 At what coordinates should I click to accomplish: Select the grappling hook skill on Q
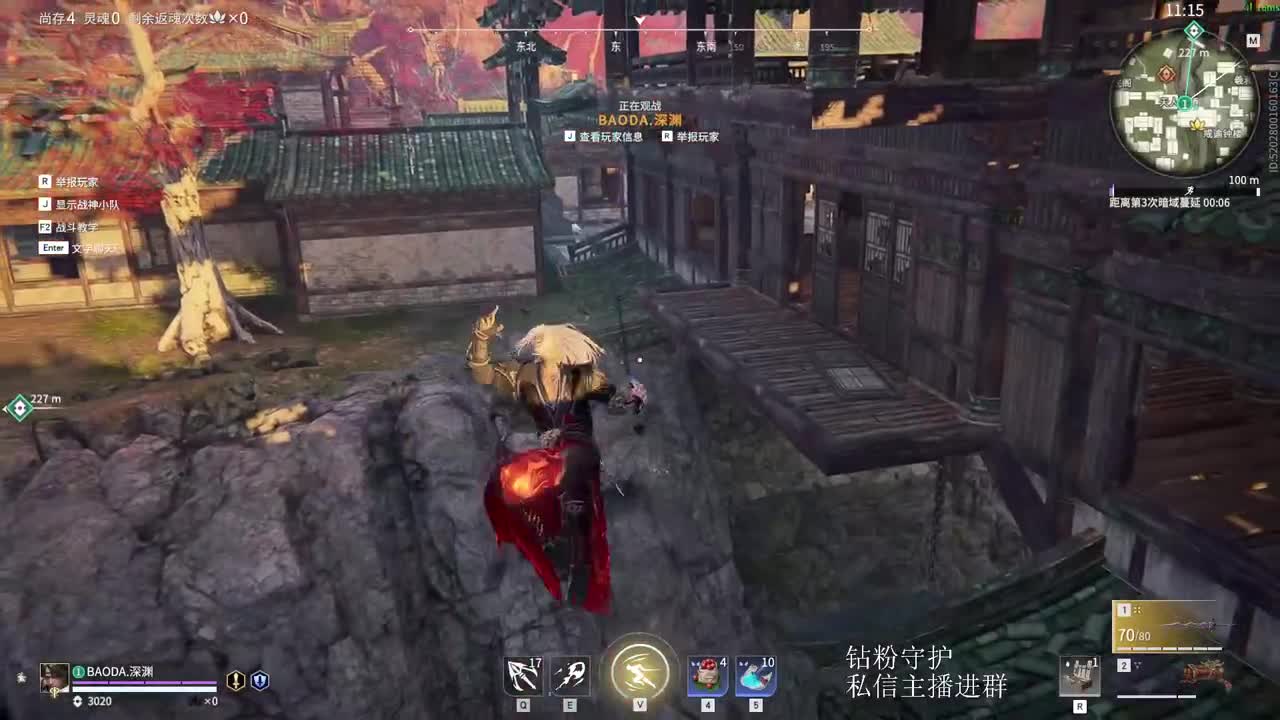524,675
